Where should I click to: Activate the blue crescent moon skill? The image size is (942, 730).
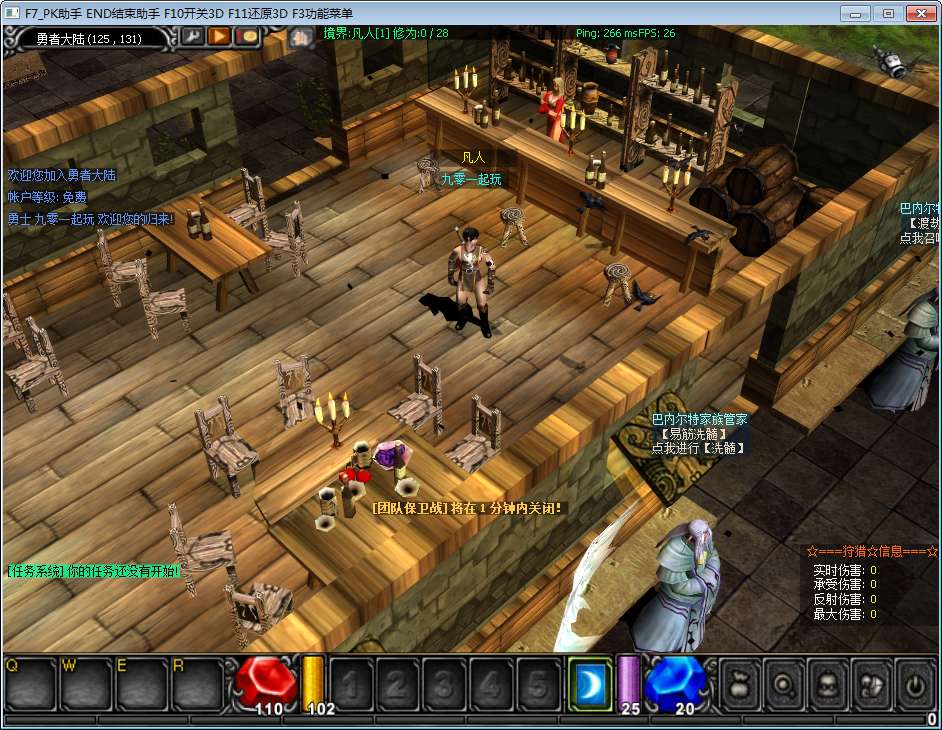click(x=590, y=684)
